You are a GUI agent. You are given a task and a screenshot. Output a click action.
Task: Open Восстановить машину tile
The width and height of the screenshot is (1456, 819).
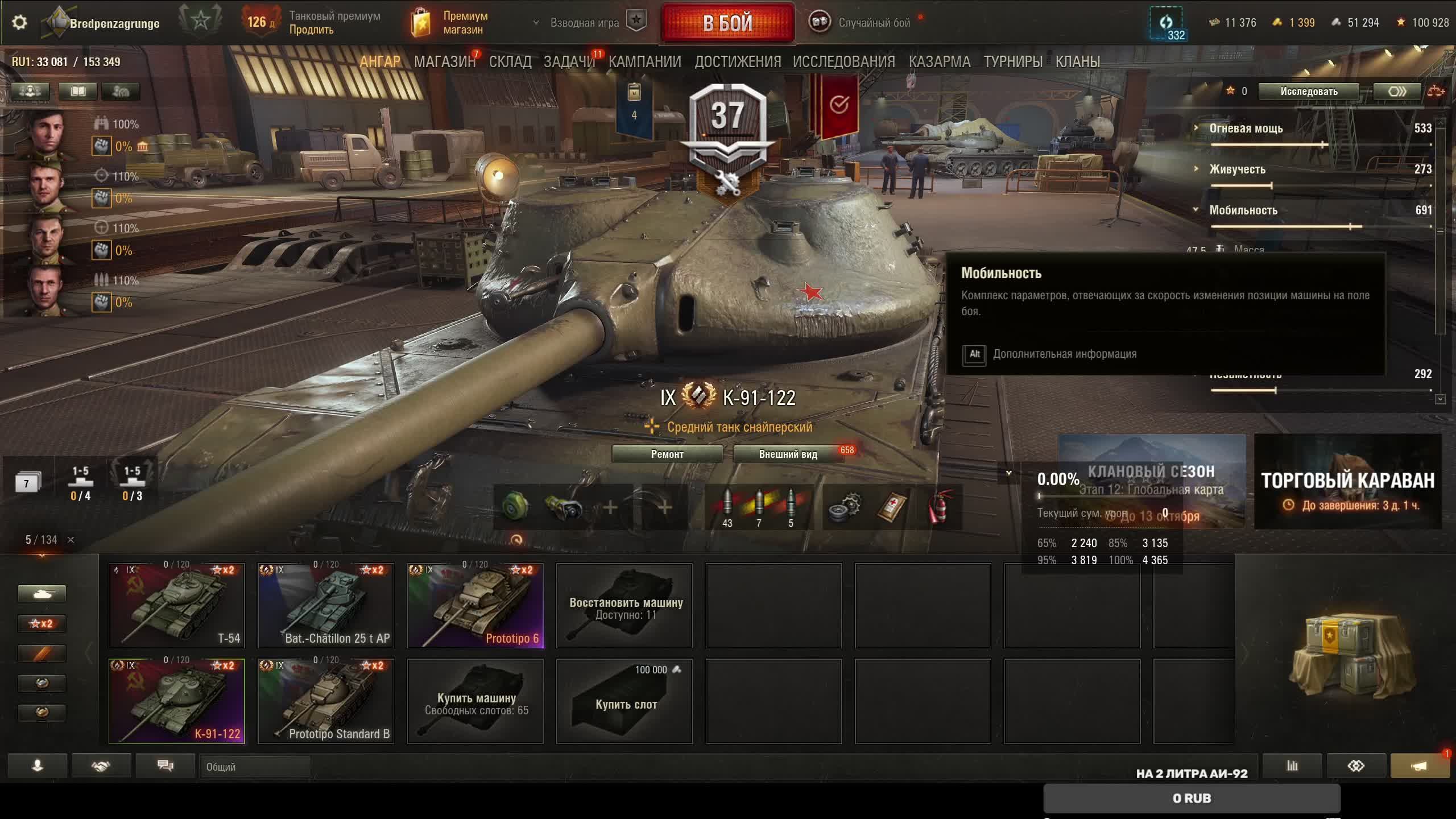point(624,606)
